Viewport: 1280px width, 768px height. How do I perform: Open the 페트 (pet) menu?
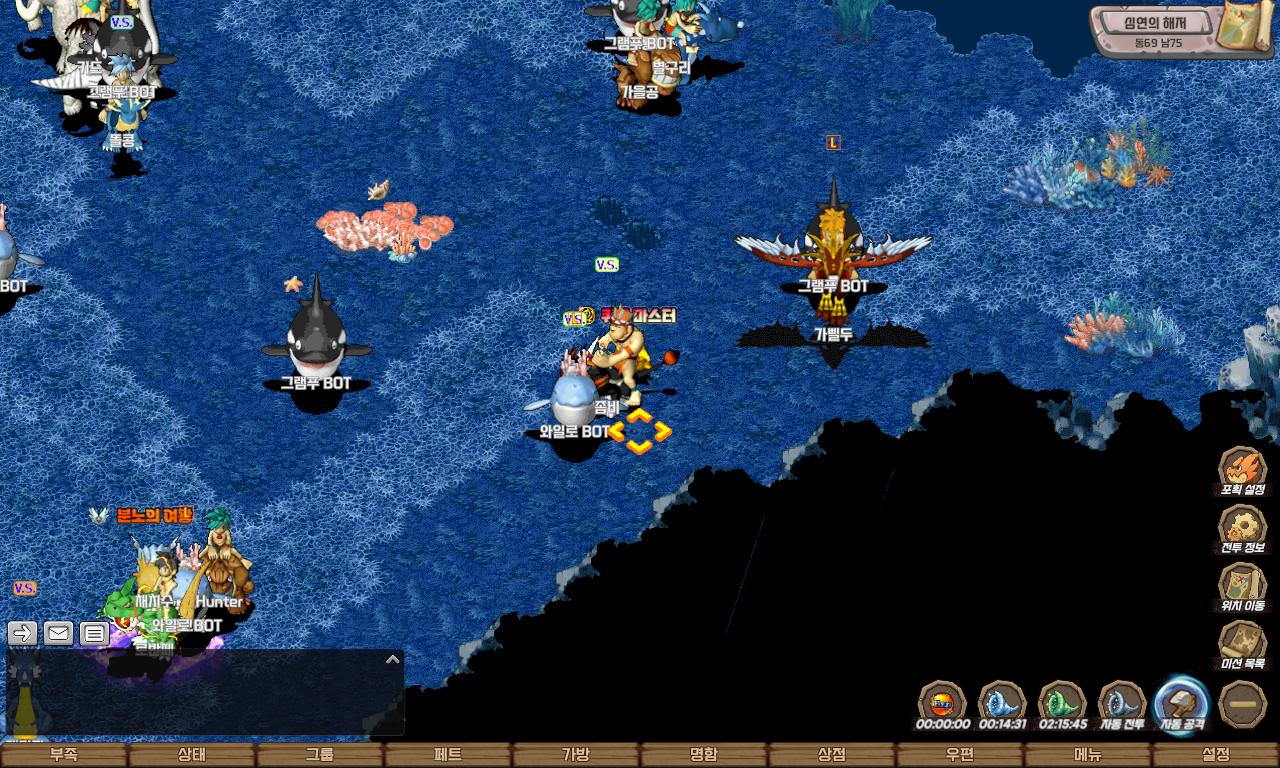click(448, 755)
